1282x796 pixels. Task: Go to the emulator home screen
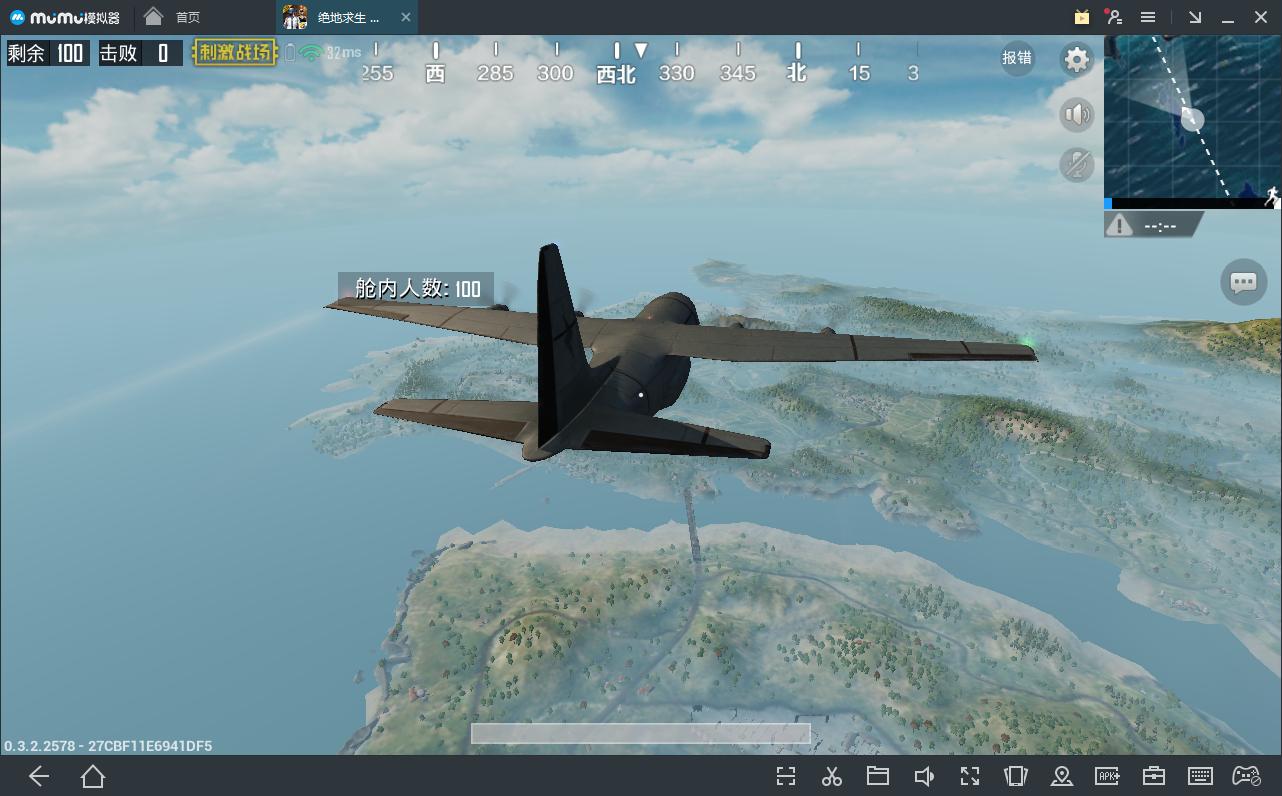coord(93,776)
